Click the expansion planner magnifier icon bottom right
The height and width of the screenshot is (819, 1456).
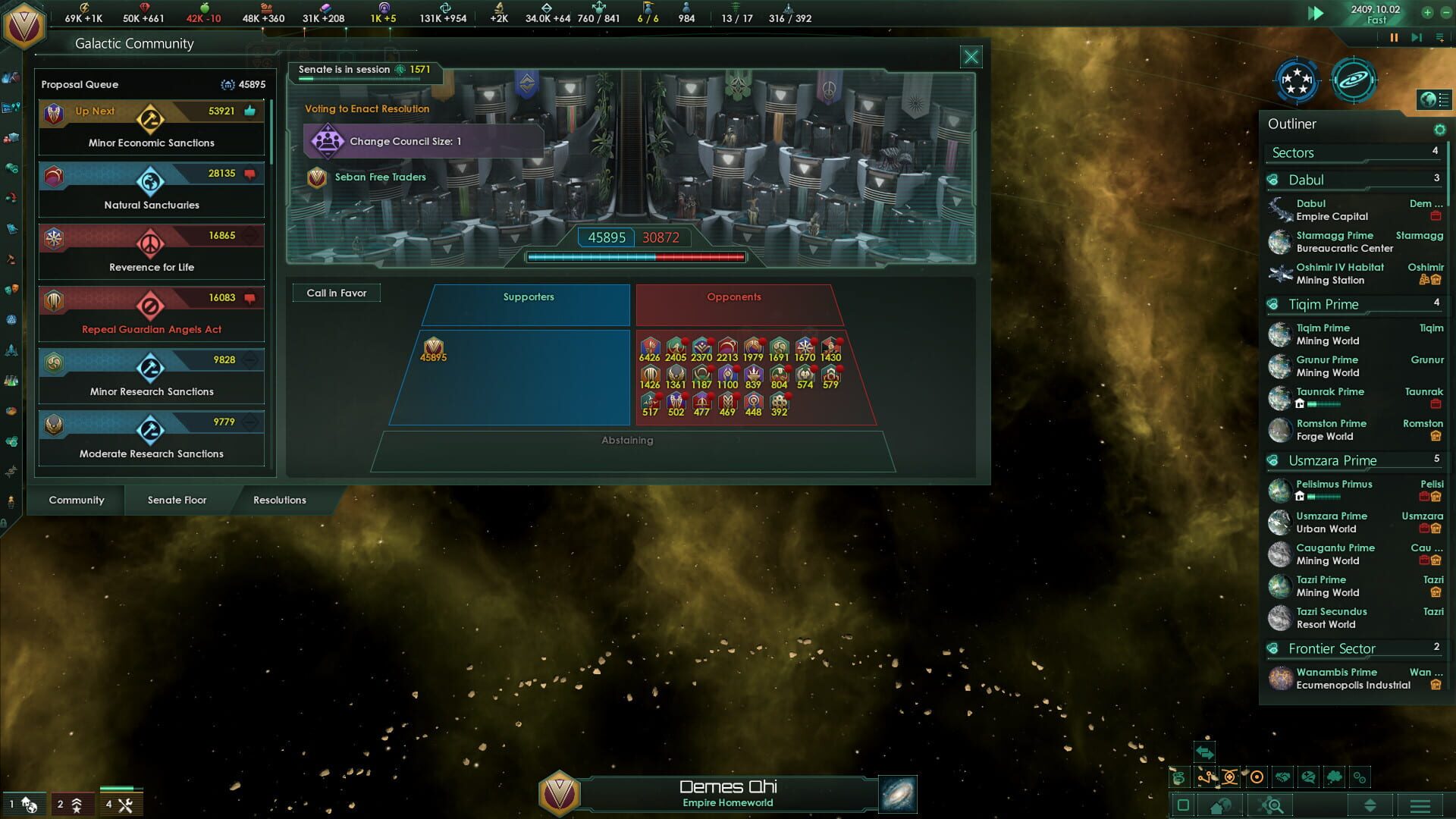(1272, 806)
